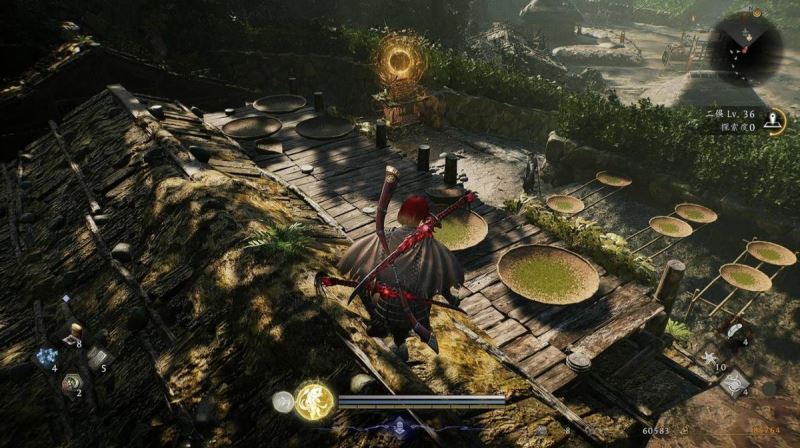This screenshot has width=800, height=448.
Task: Choose the round amulet item slot
Action: 71,382
